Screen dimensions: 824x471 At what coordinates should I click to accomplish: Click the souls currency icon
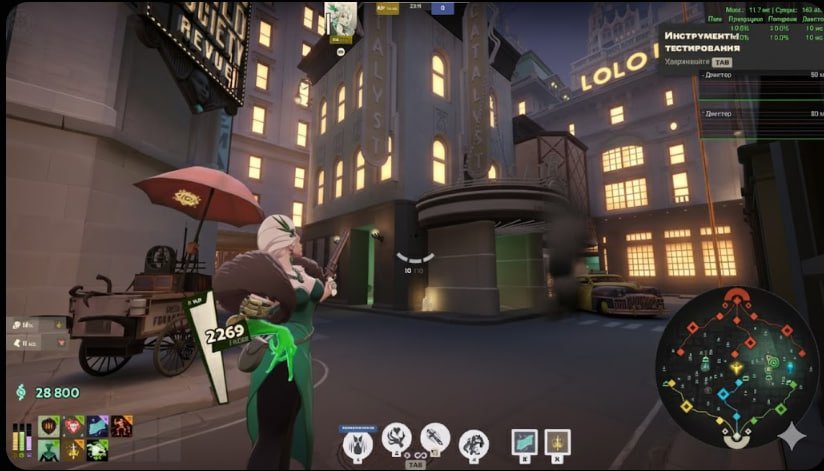21,393
